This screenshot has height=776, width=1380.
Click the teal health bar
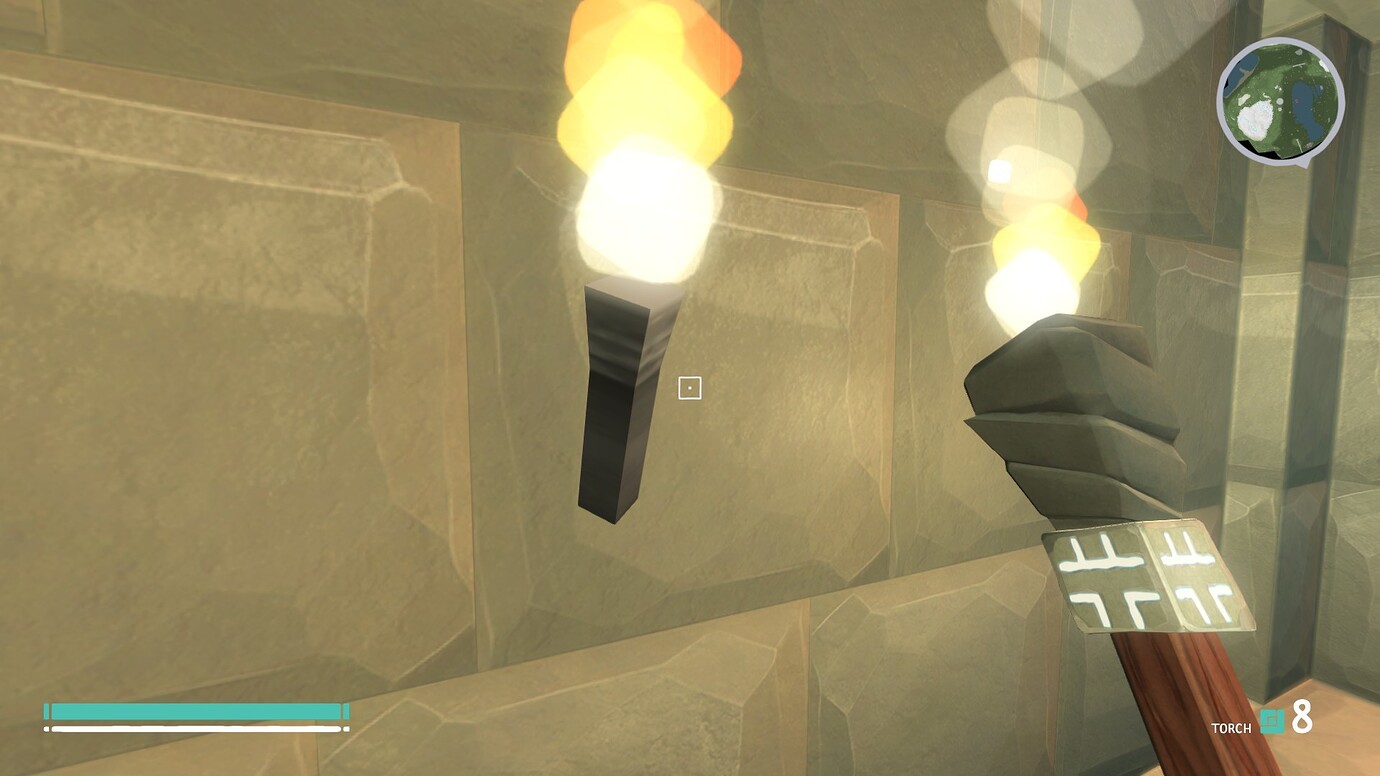point(195,709)
